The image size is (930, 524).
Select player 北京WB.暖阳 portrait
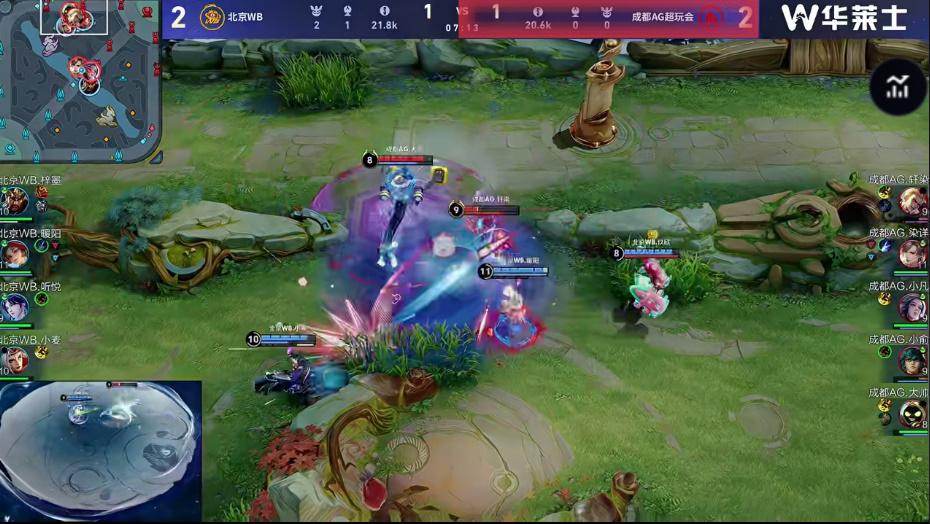[x=15, y=255]
